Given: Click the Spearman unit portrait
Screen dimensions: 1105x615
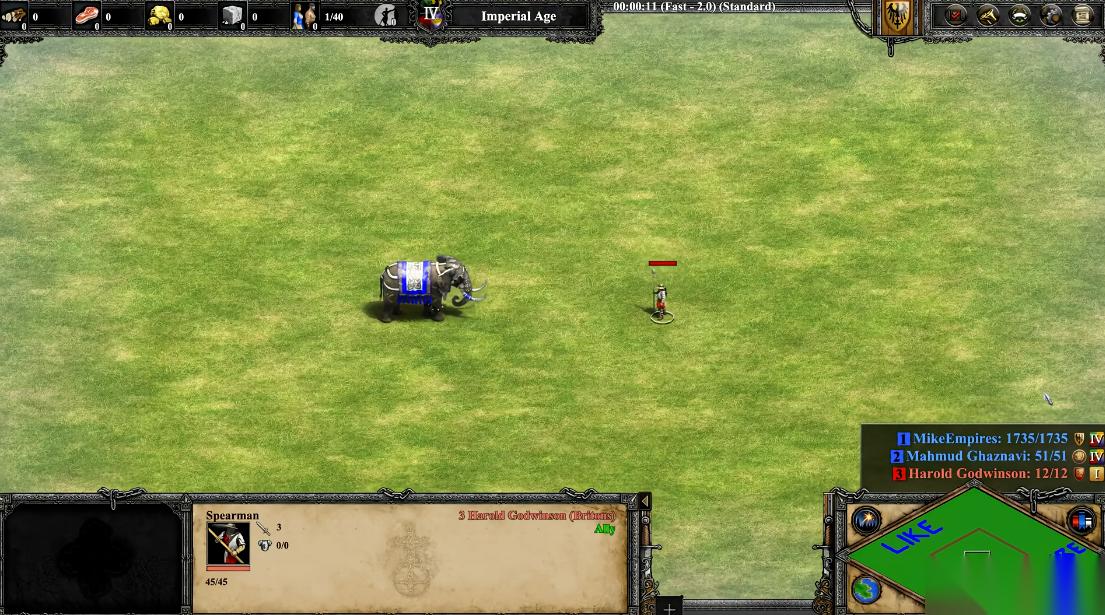Looking at the screenshot, I should tap(228, 544).
